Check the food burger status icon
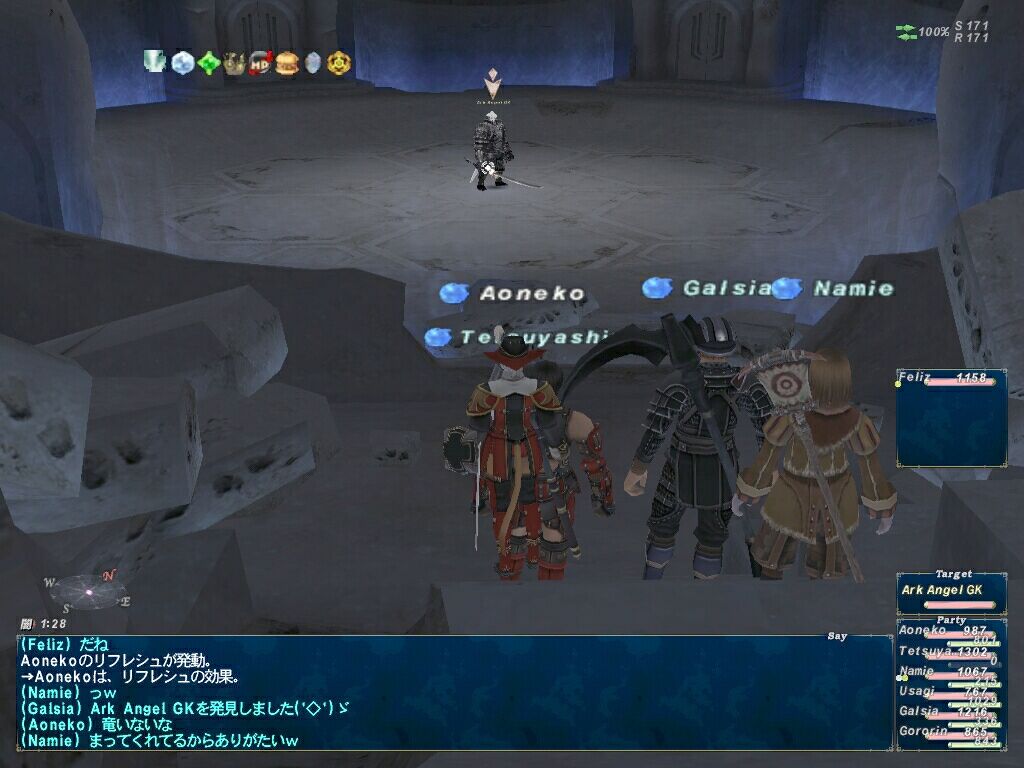Screen dimensions: 1024x768 pos(287,63)
